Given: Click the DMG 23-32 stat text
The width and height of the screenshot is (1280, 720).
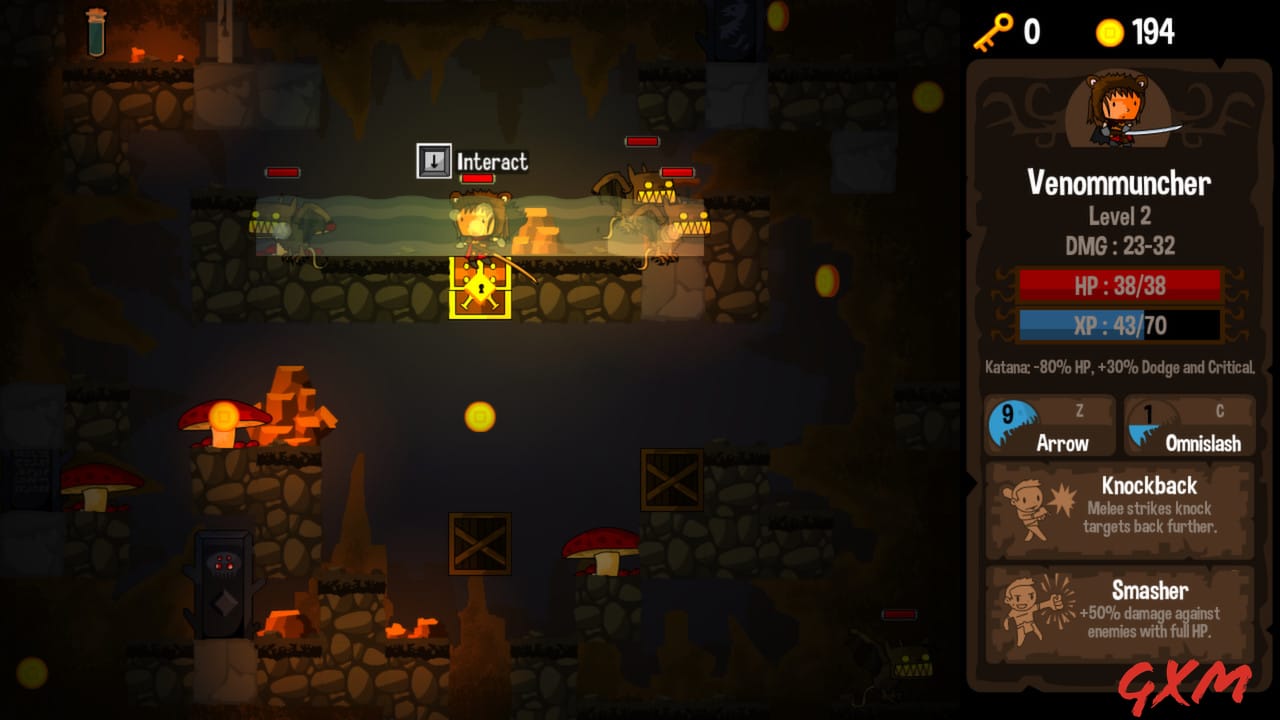Looking at the screenshot, I should [x=1119, y=243].
